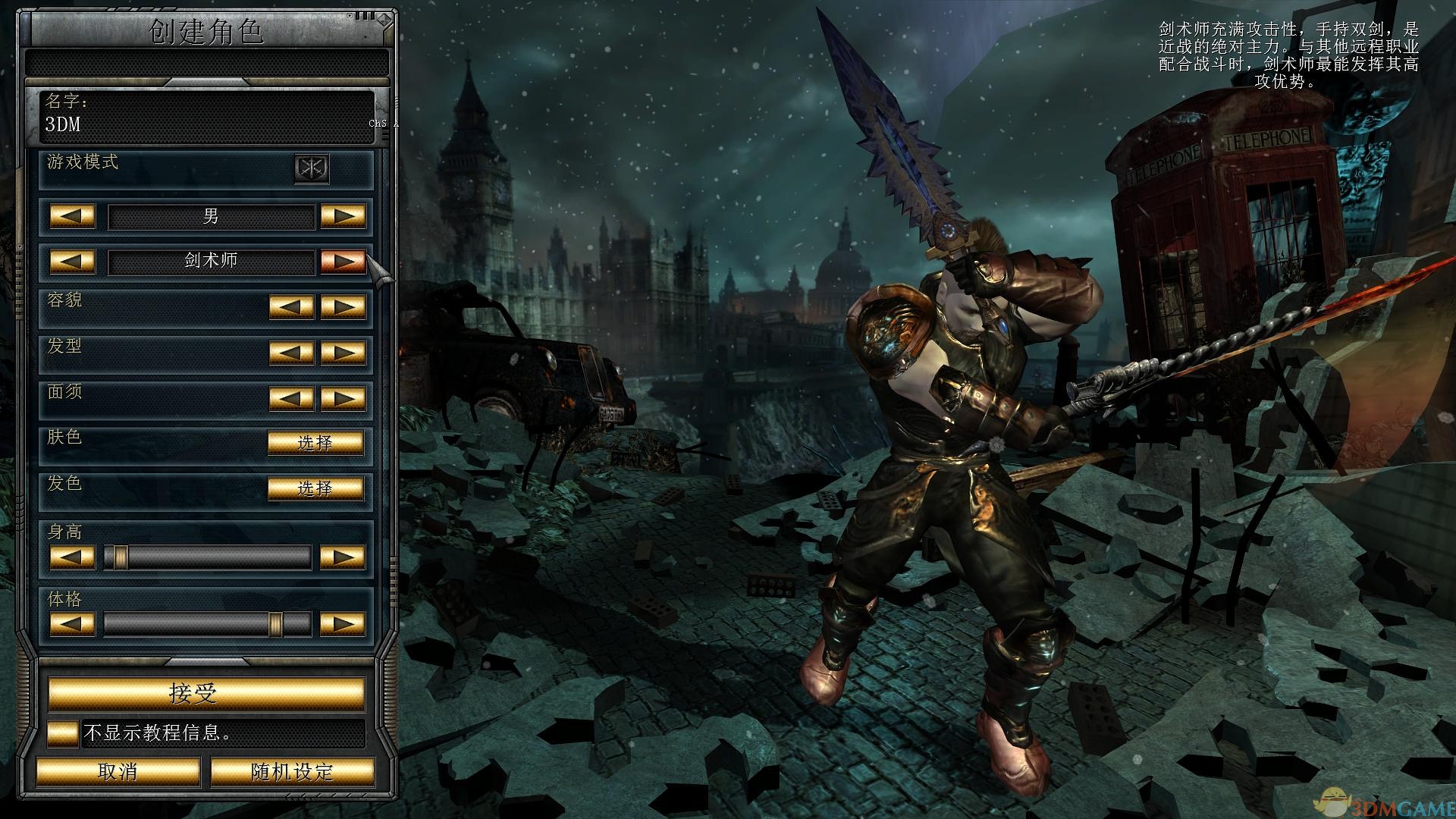Click the character name input field
This screenshot has height=819, width=1456.
pos(205,124)
